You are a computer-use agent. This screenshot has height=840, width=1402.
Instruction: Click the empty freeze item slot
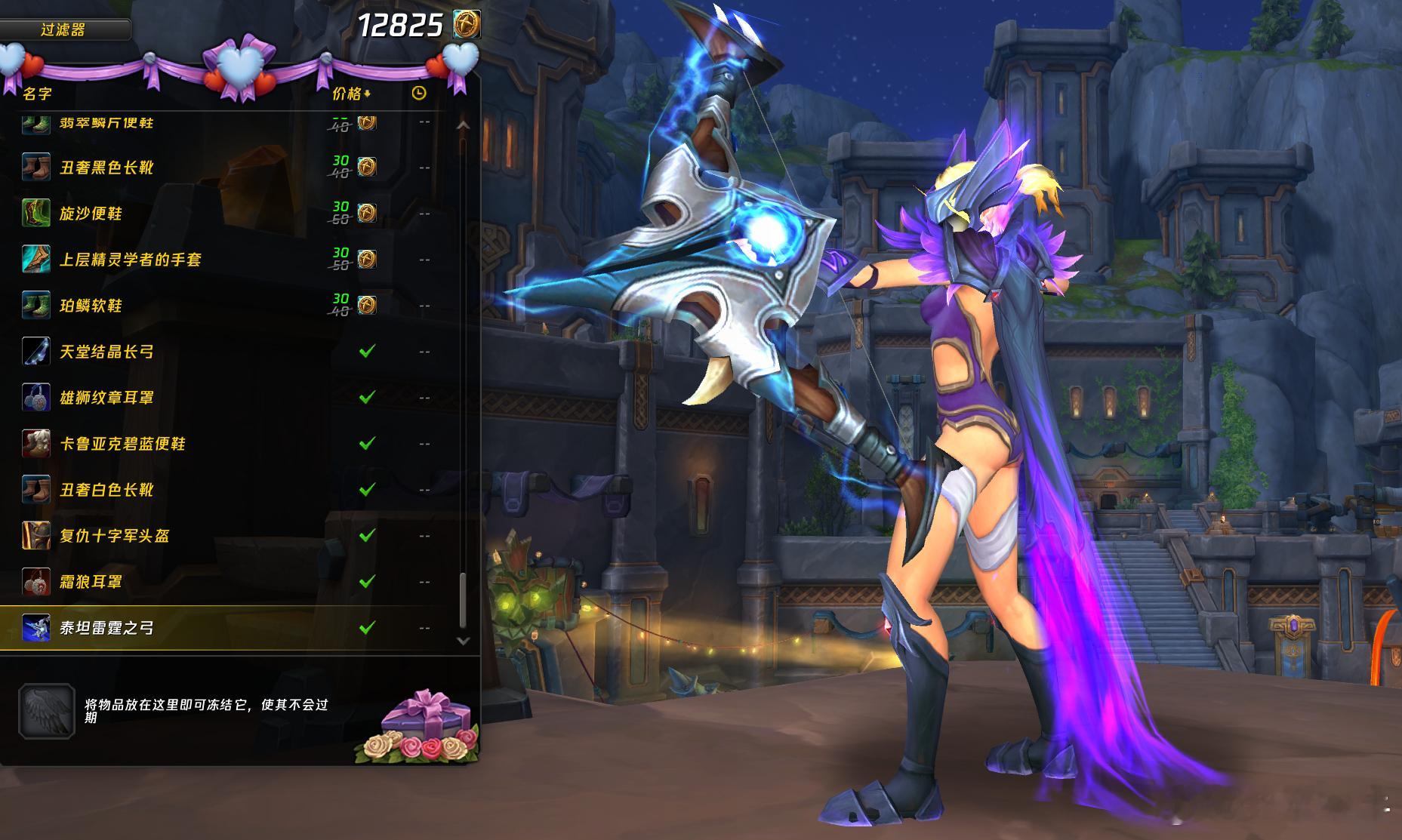pos(47,711)
